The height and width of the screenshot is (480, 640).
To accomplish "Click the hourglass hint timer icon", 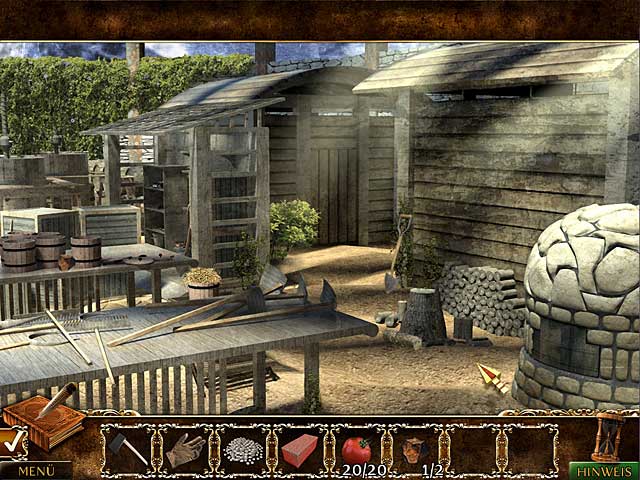I will point(607,436).
